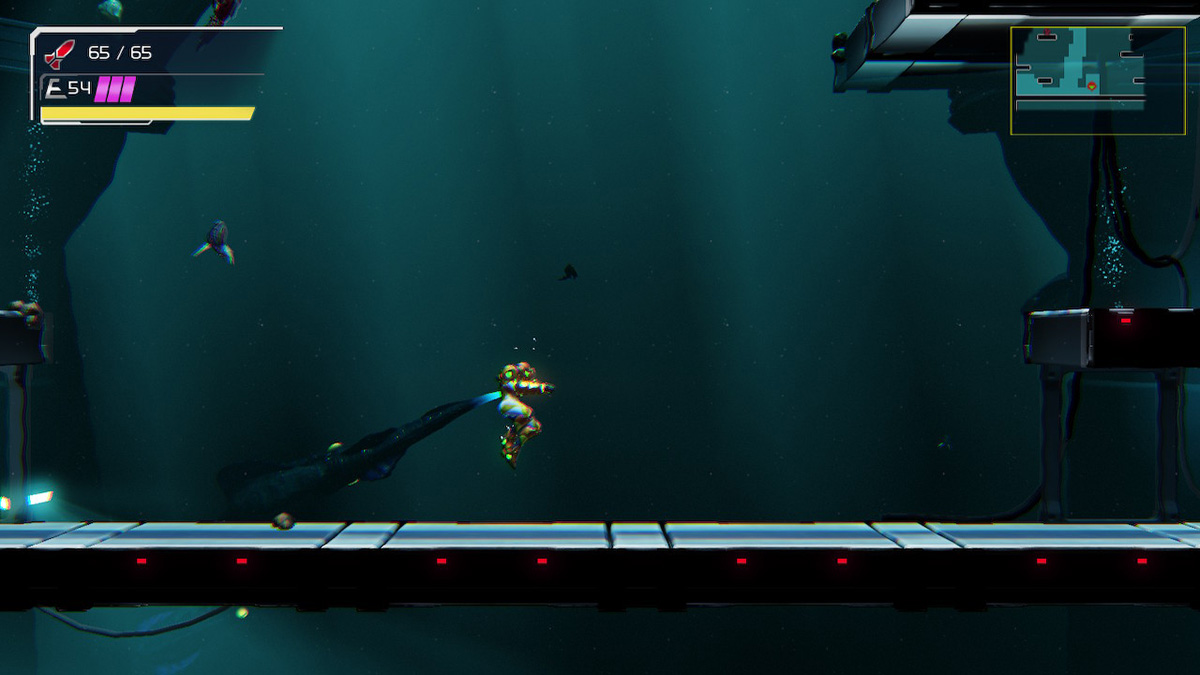Image resolution: width=1200 pixels, height=675 pixels.
Task: Select the missile weapon icon
Action: [61, 53]
